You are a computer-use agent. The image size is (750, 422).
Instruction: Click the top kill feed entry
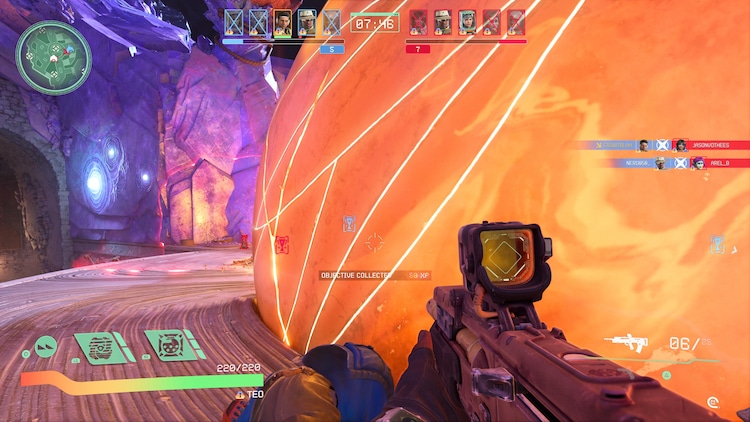pos(659,145)
